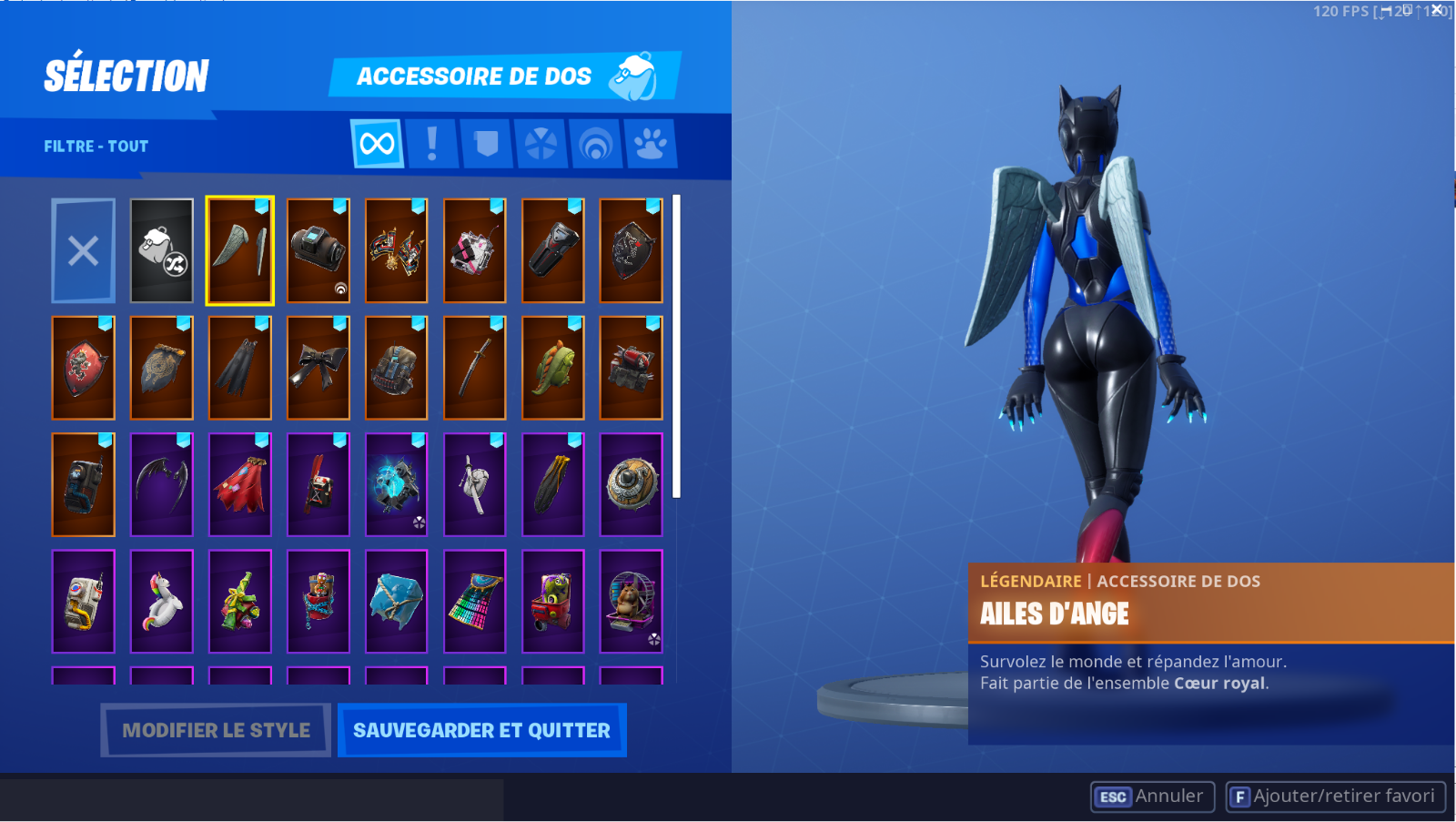Click the concentric circles reactive filter icon
Viewport: 1456px width, 822px height.
click(x=596, y=144)
